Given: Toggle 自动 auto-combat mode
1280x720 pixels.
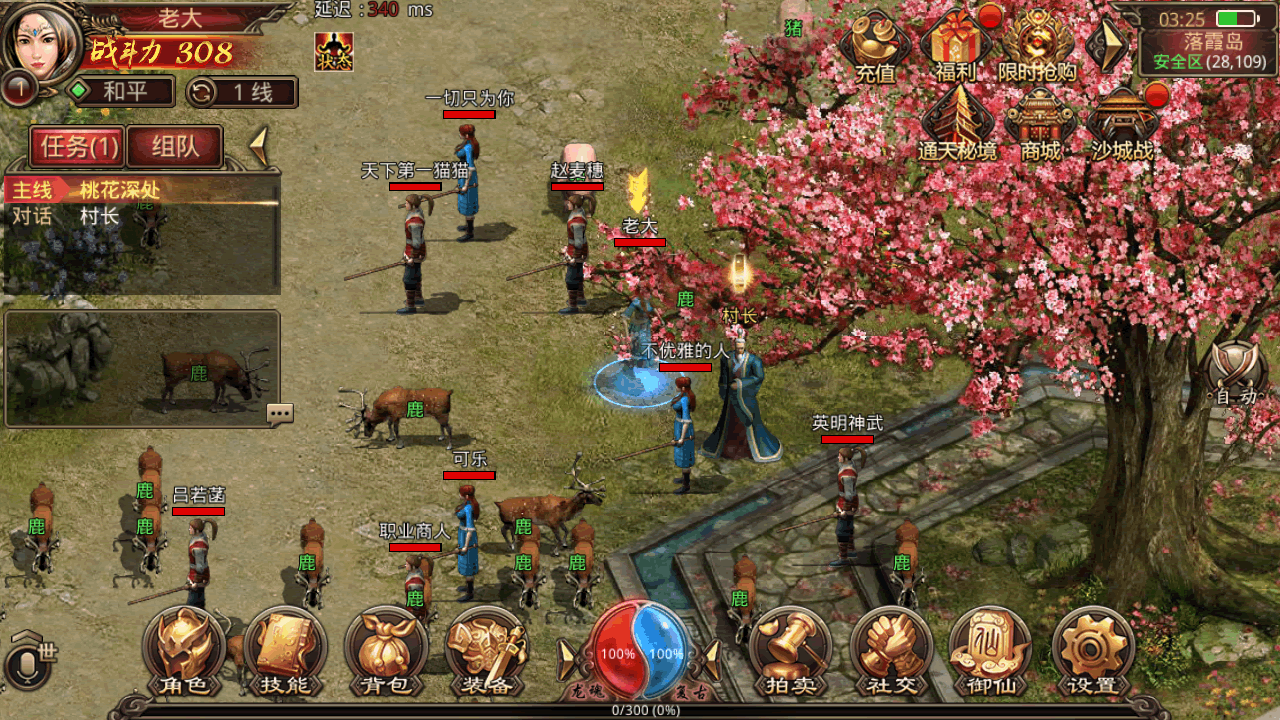Looking at the screenshot, I should pyautogui.click(x=1236, y=377).
